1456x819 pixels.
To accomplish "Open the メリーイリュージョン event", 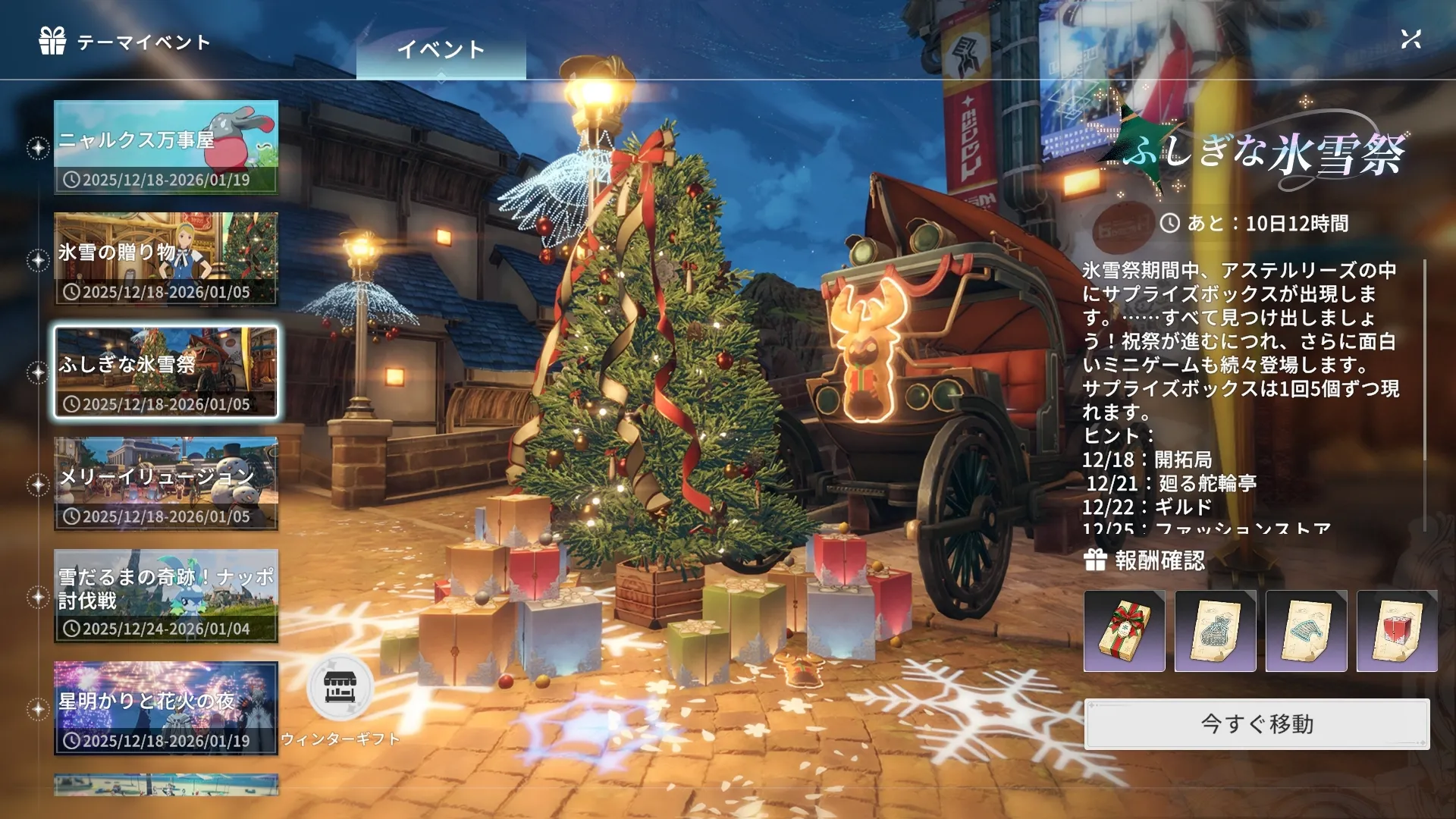I will point(166,484).
